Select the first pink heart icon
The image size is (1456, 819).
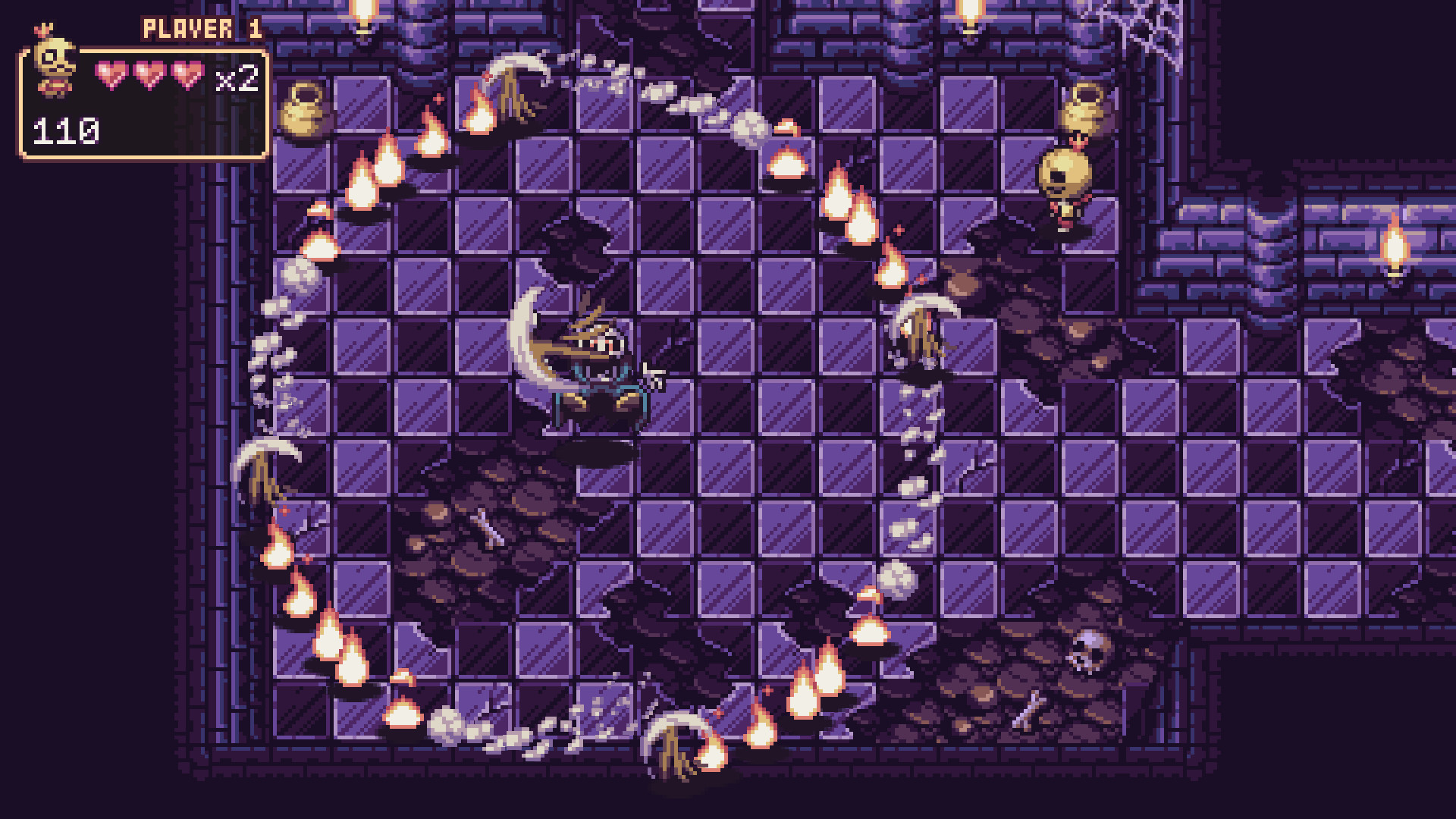[111, 74]
